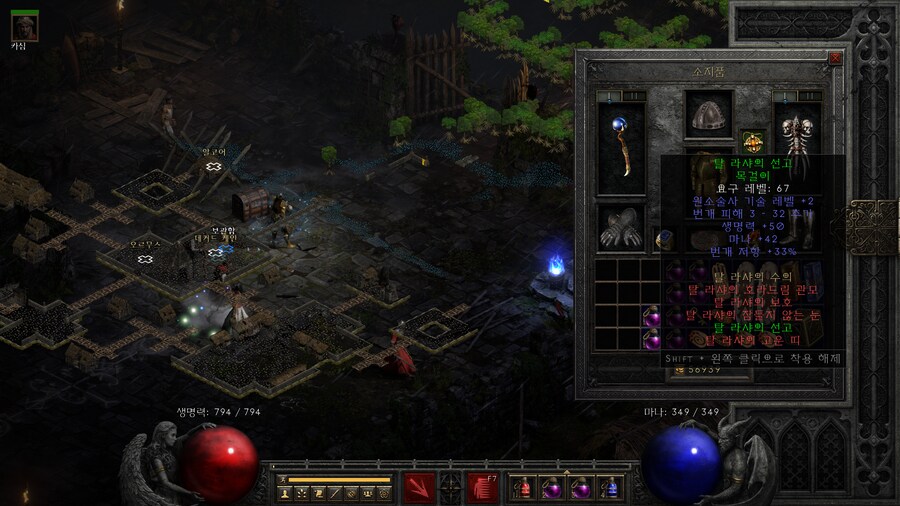Toggle the run/walk stamina button
The image size is (900, 506).
click(283, 480)
